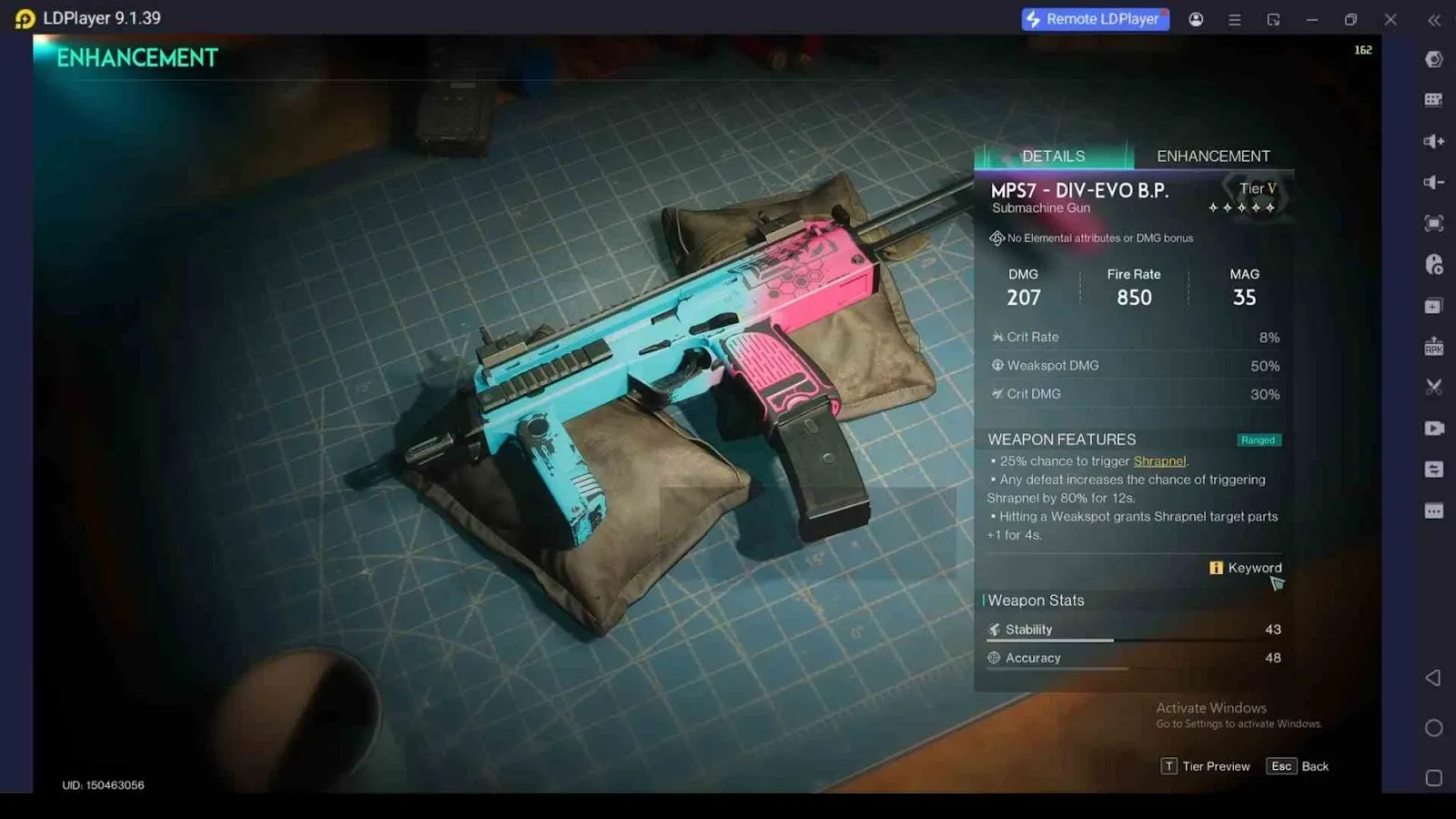Open the Enhancement tab
This screenshot has width=1456, height=819.
(x=1213, y=156)
